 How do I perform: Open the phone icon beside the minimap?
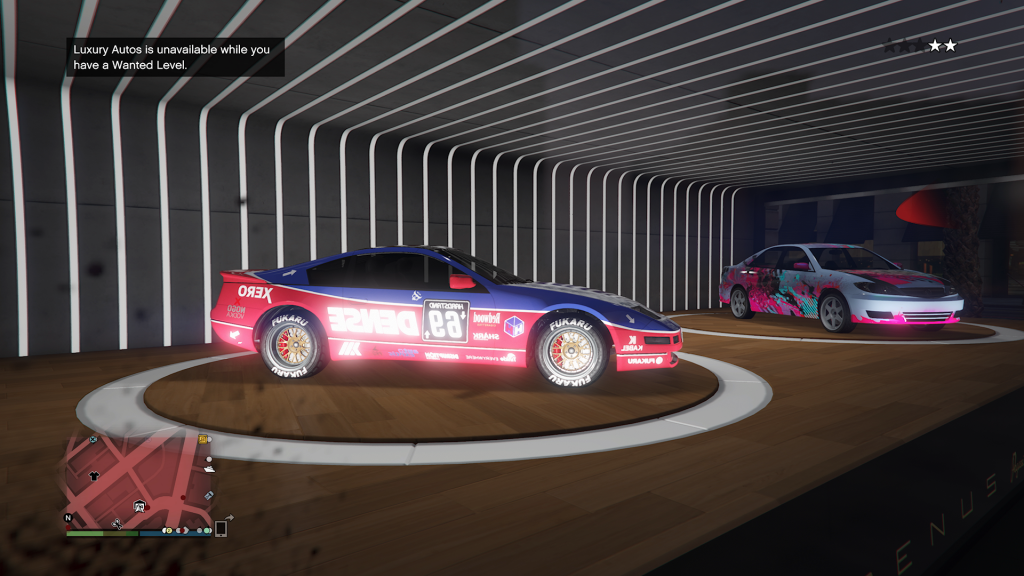pyautogui.click(x=220, y=528)
